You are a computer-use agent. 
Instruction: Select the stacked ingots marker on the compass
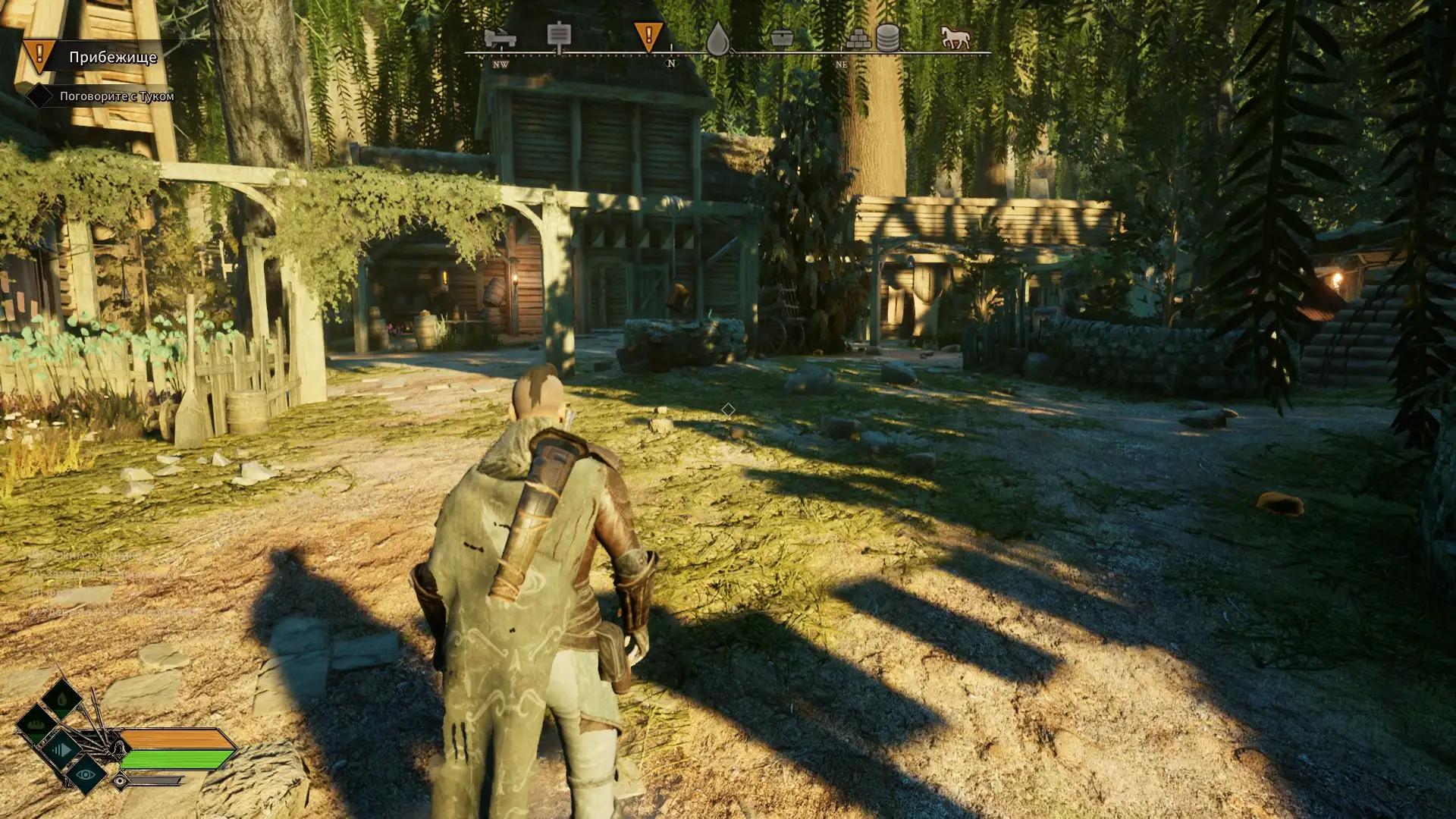tap(858, 39)
